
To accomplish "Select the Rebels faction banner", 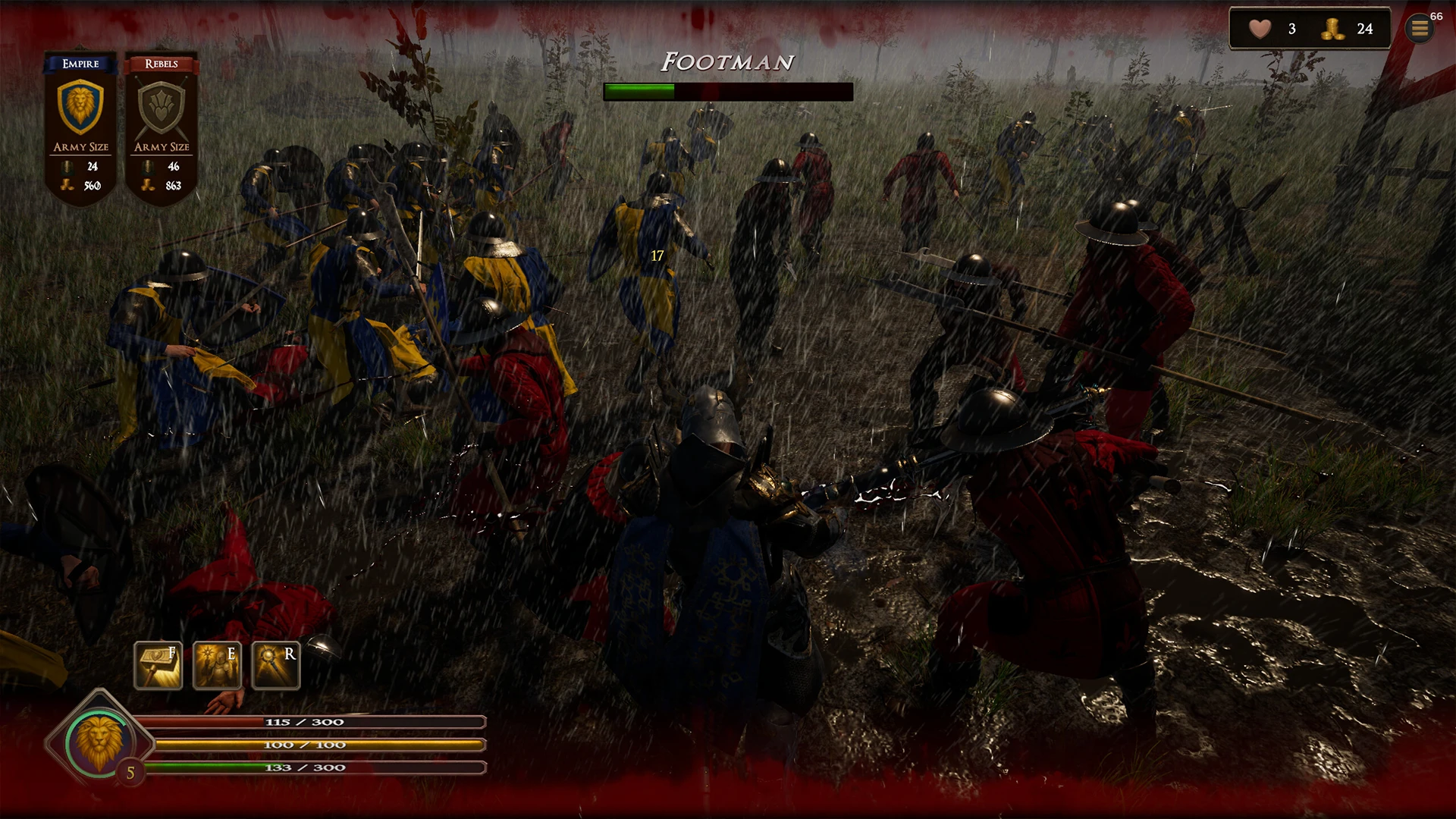I will [162, 121].
